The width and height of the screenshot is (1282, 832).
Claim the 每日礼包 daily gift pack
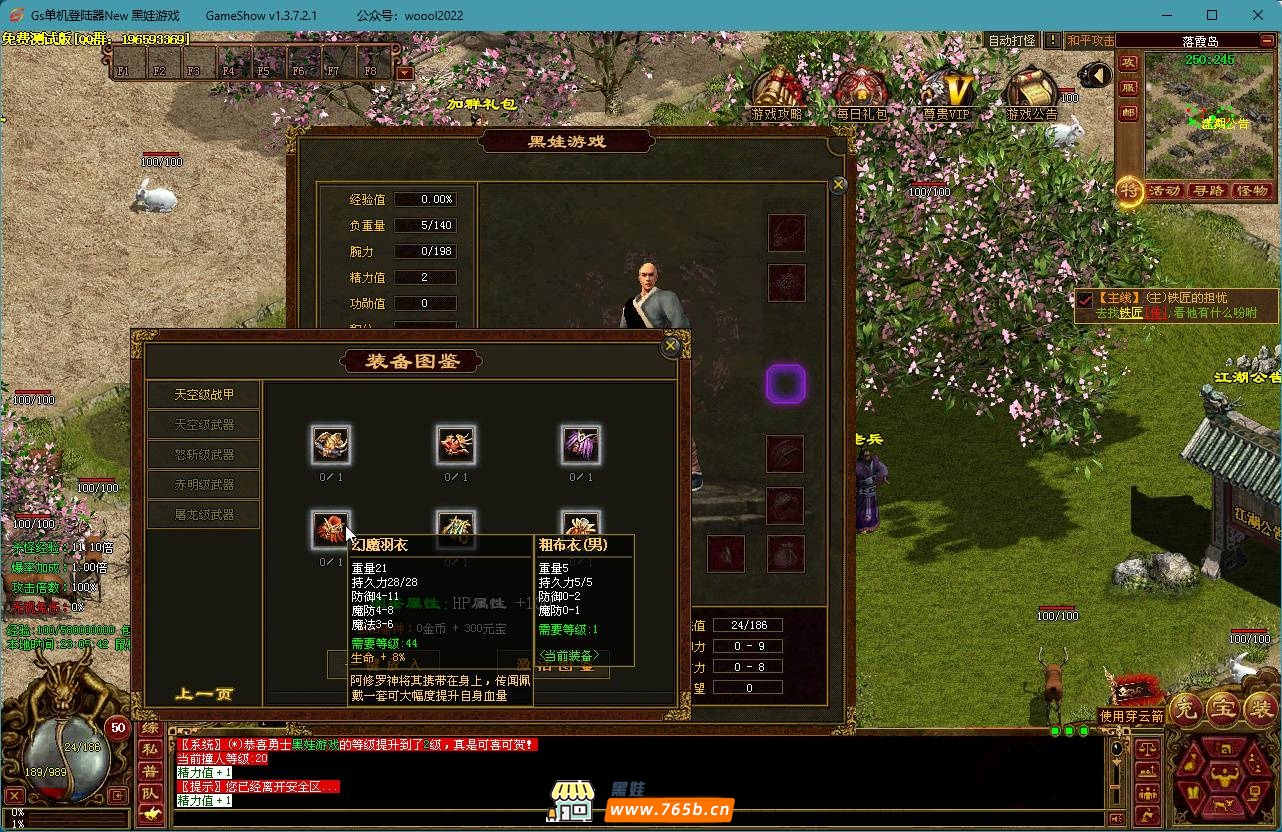[861, 91]
